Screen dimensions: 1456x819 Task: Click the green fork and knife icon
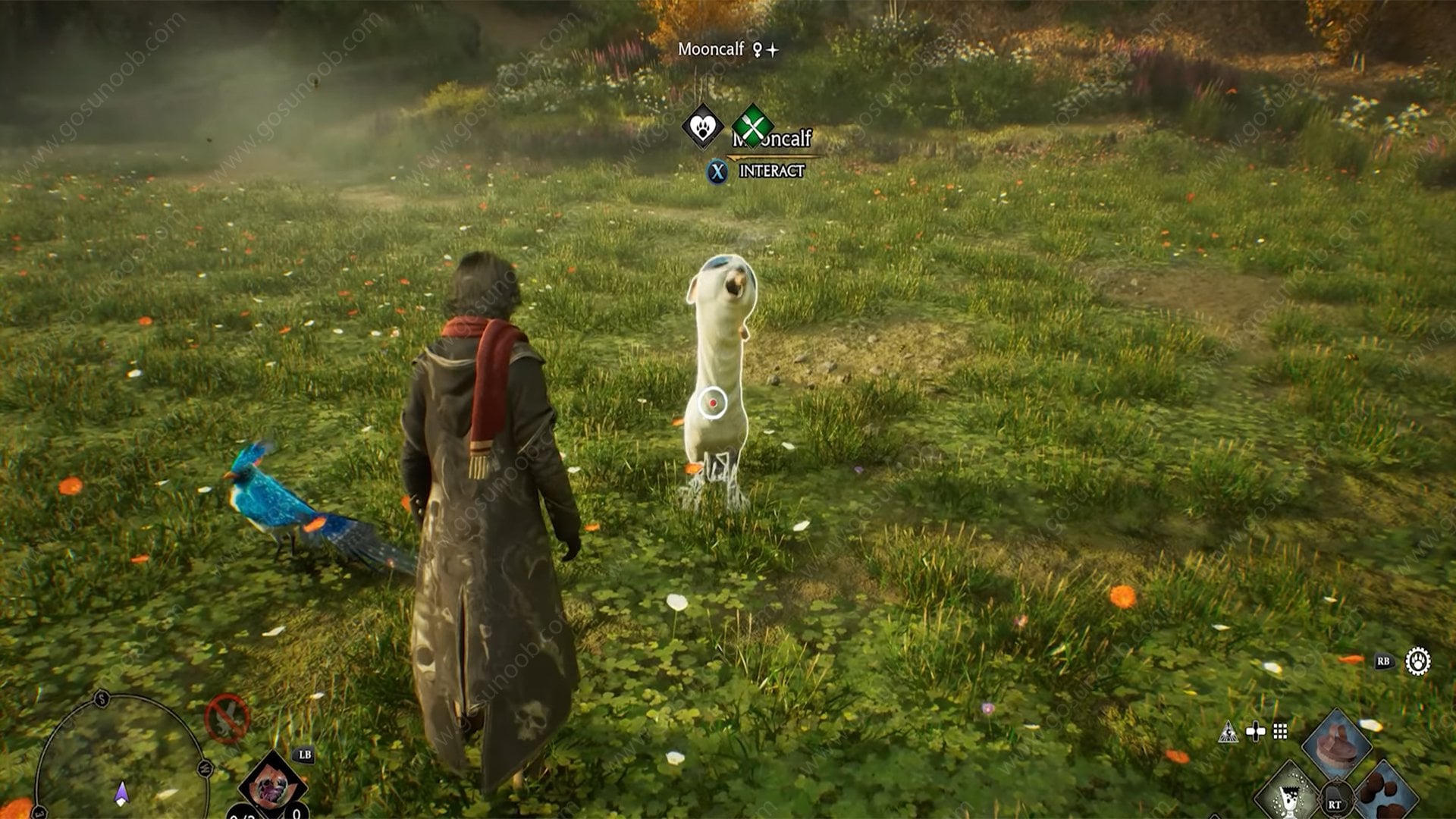(752, 127)
